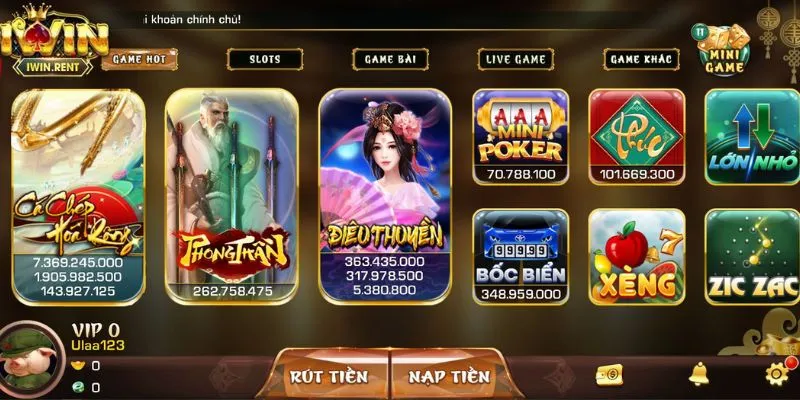Viewport: 800px width, 400px height.
Task: Open the notifications bell icon
Action: coord(699,374)
